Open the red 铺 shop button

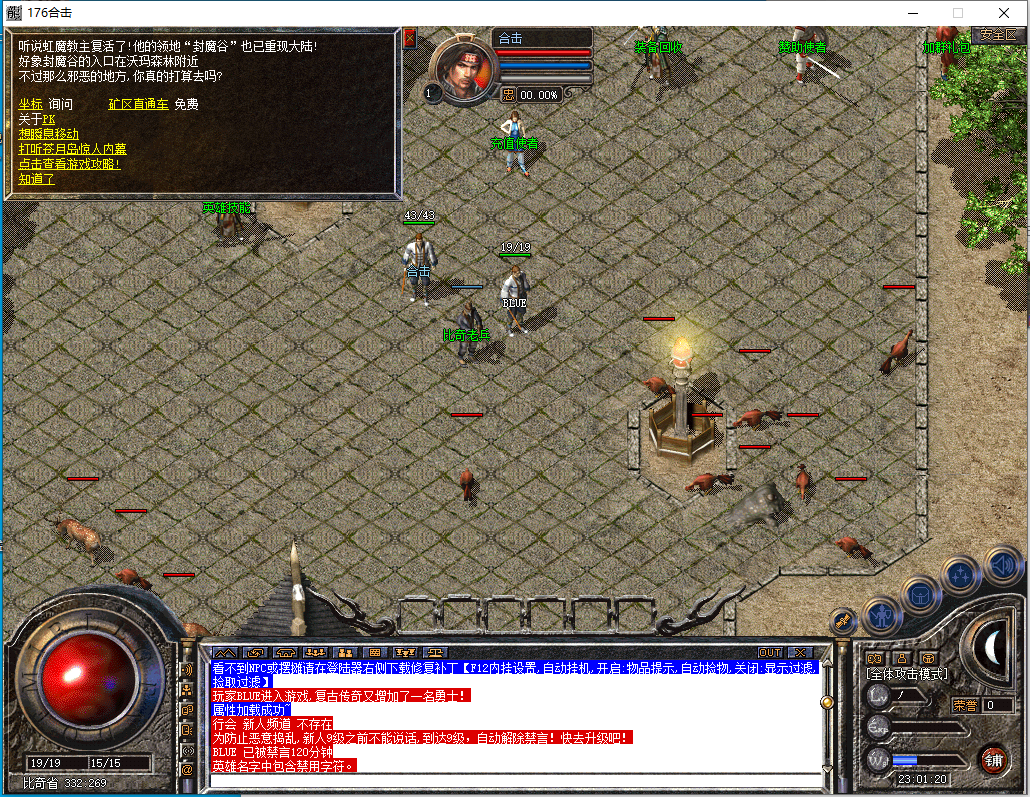coord(992,758)
